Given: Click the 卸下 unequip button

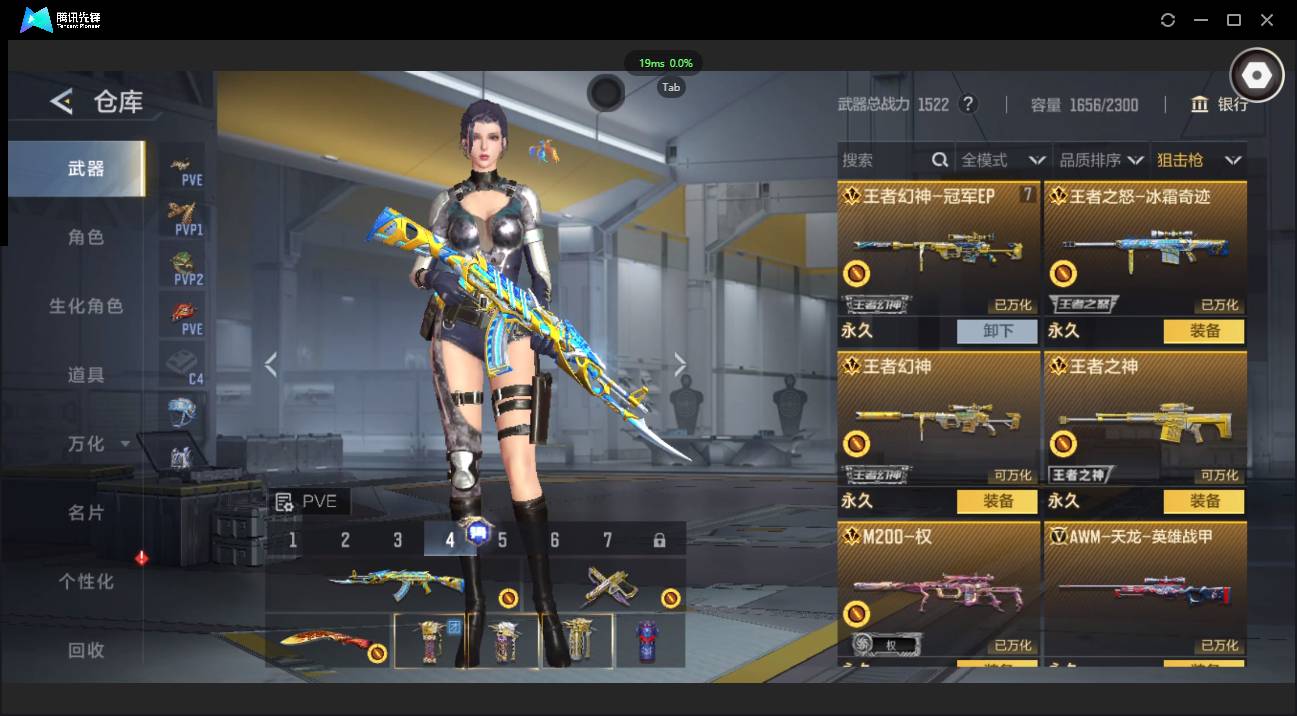Looking at the screenshot, I should (997, 331).
